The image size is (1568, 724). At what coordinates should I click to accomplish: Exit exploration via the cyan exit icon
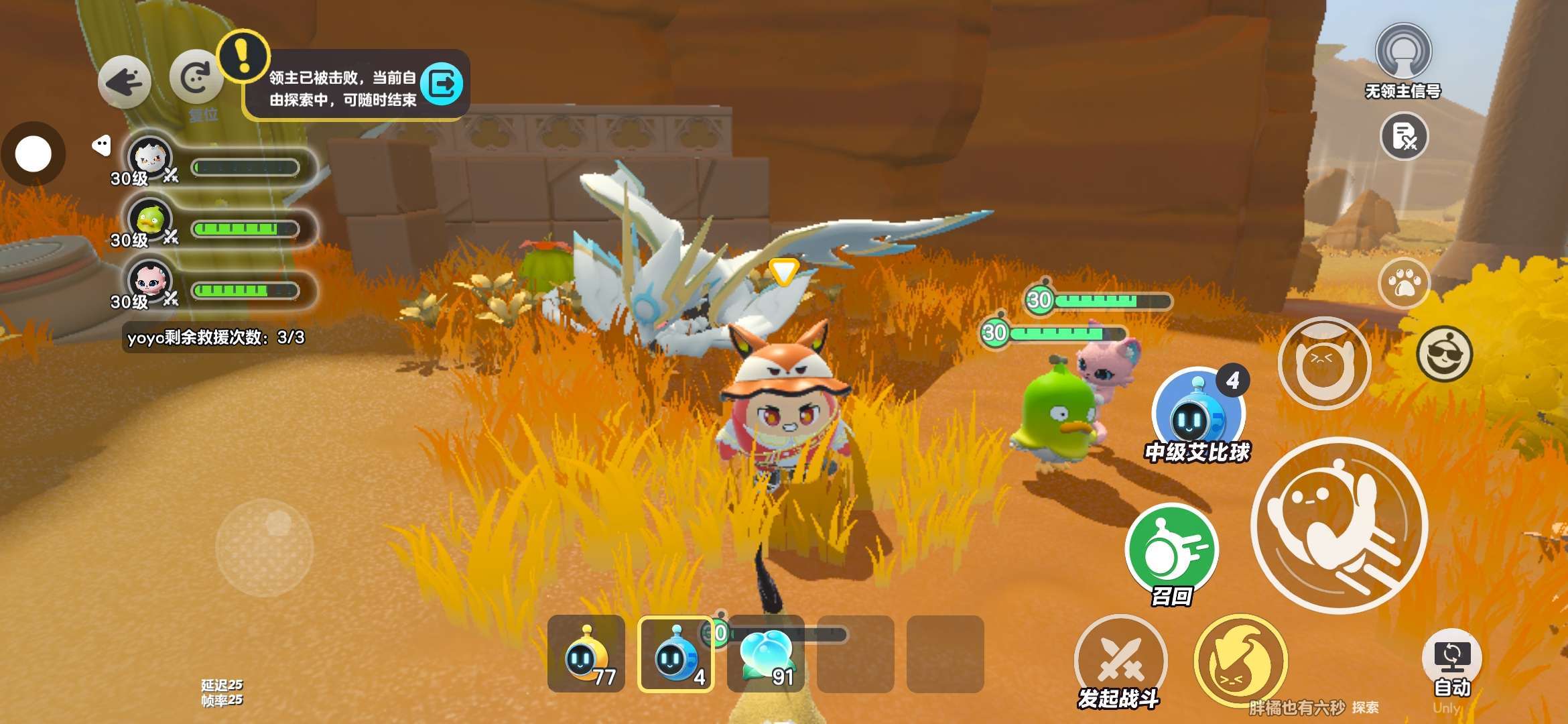442,84
